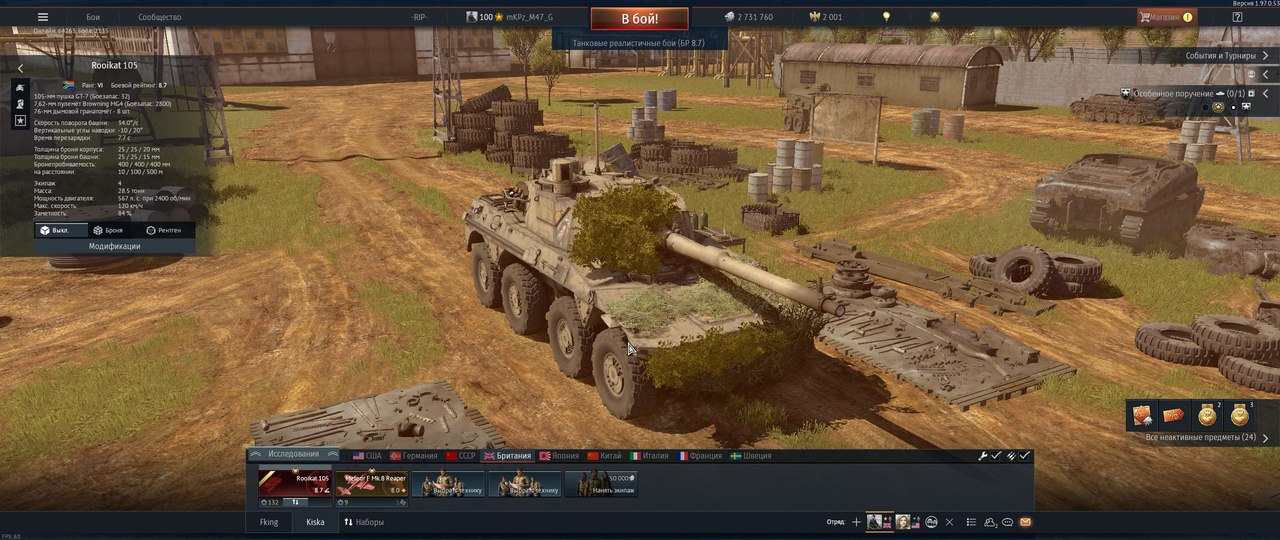Enable Рентген x-ray view
1280x540 pixels.
[164, 230]
